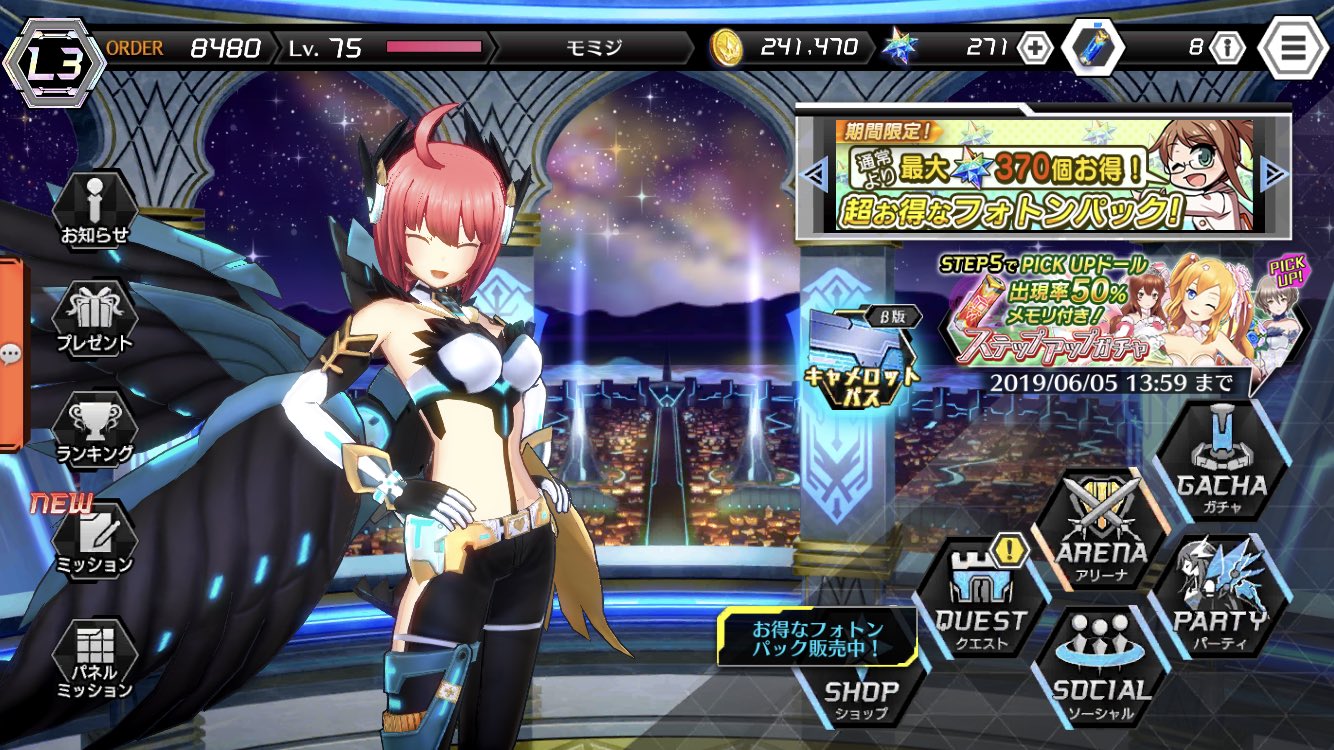
Task: Add more photon crystals with plus button
Action: [x=1034, y=47]
